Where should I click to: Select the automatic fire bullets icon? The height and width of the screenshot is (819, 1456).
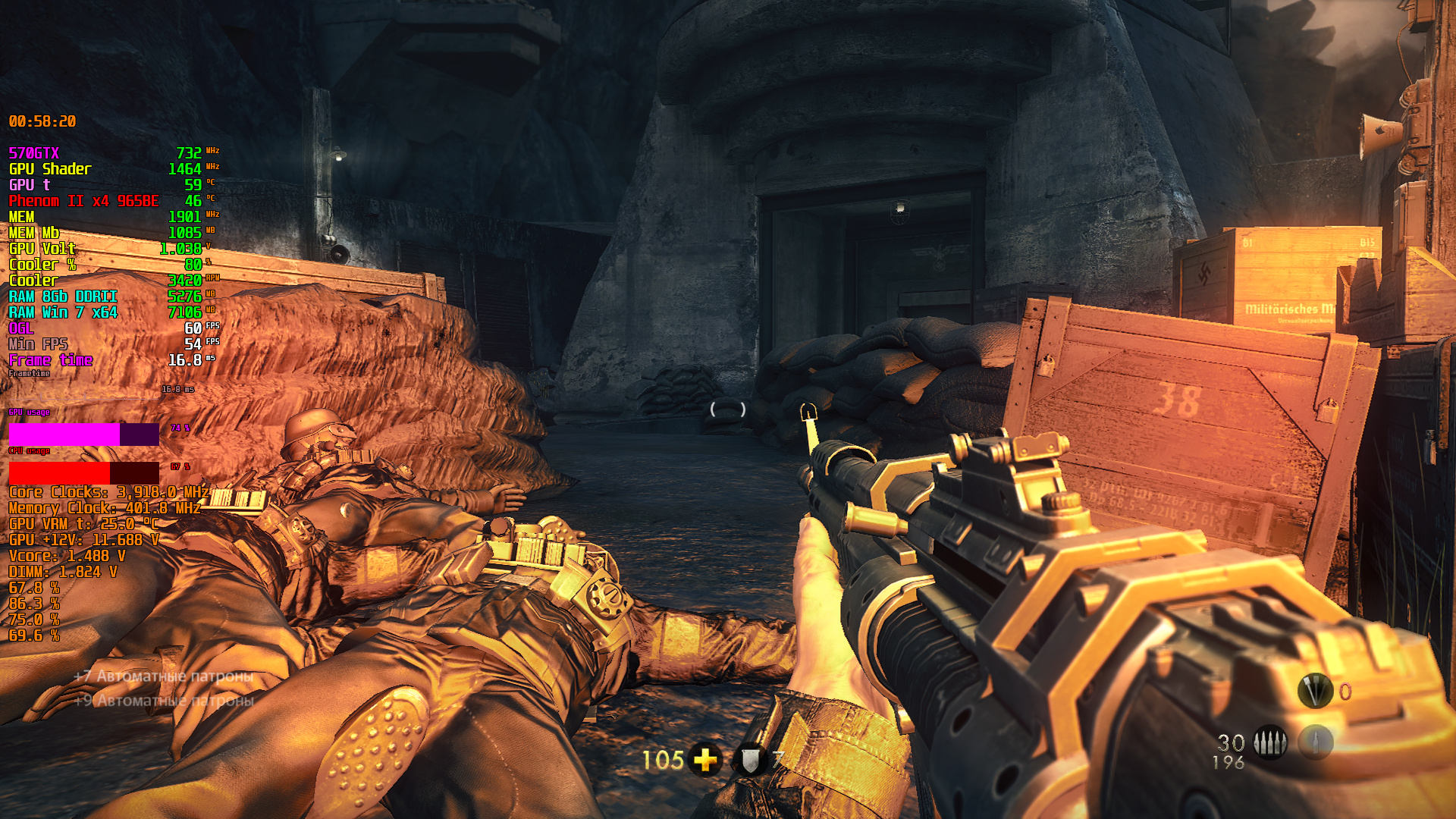tap(1270, 742)
